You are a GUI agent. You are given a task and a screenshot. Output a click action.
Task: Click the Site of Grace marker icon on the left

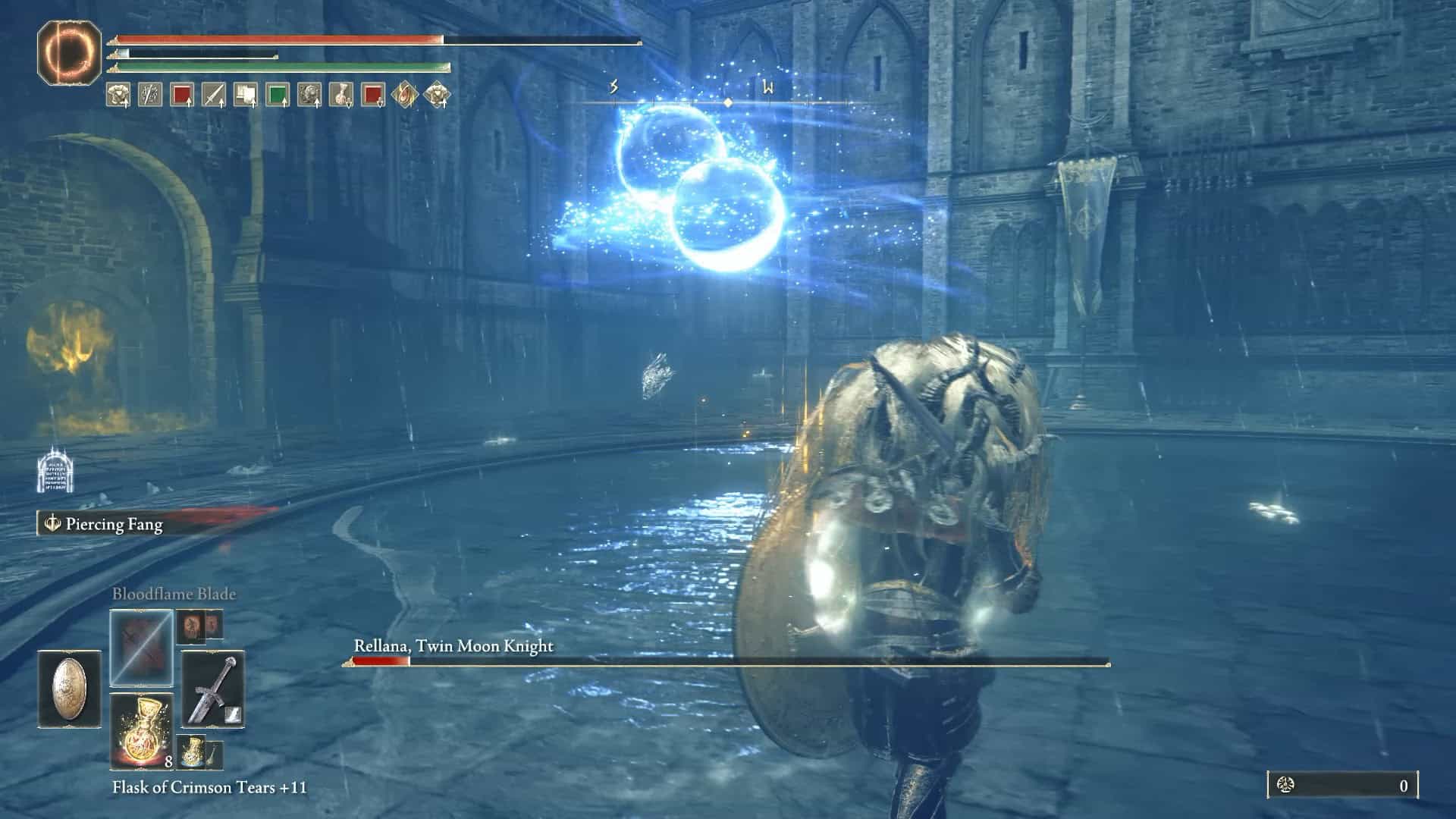pos(55,470)
